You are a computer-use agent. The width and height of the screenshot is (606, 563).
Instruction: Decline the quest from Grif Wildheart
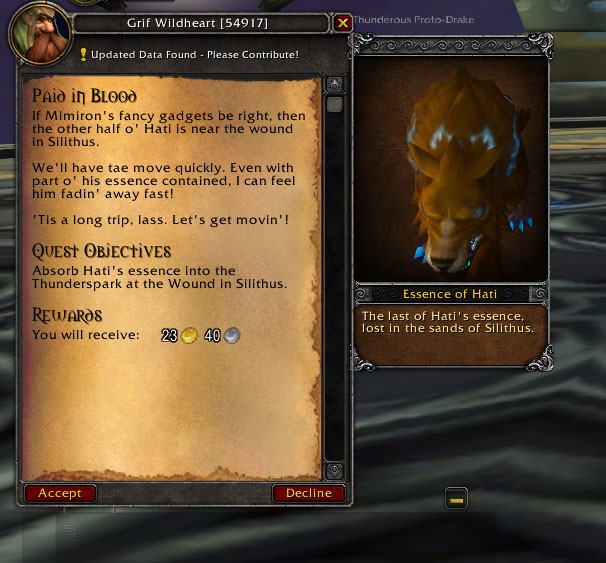point(308,493)
